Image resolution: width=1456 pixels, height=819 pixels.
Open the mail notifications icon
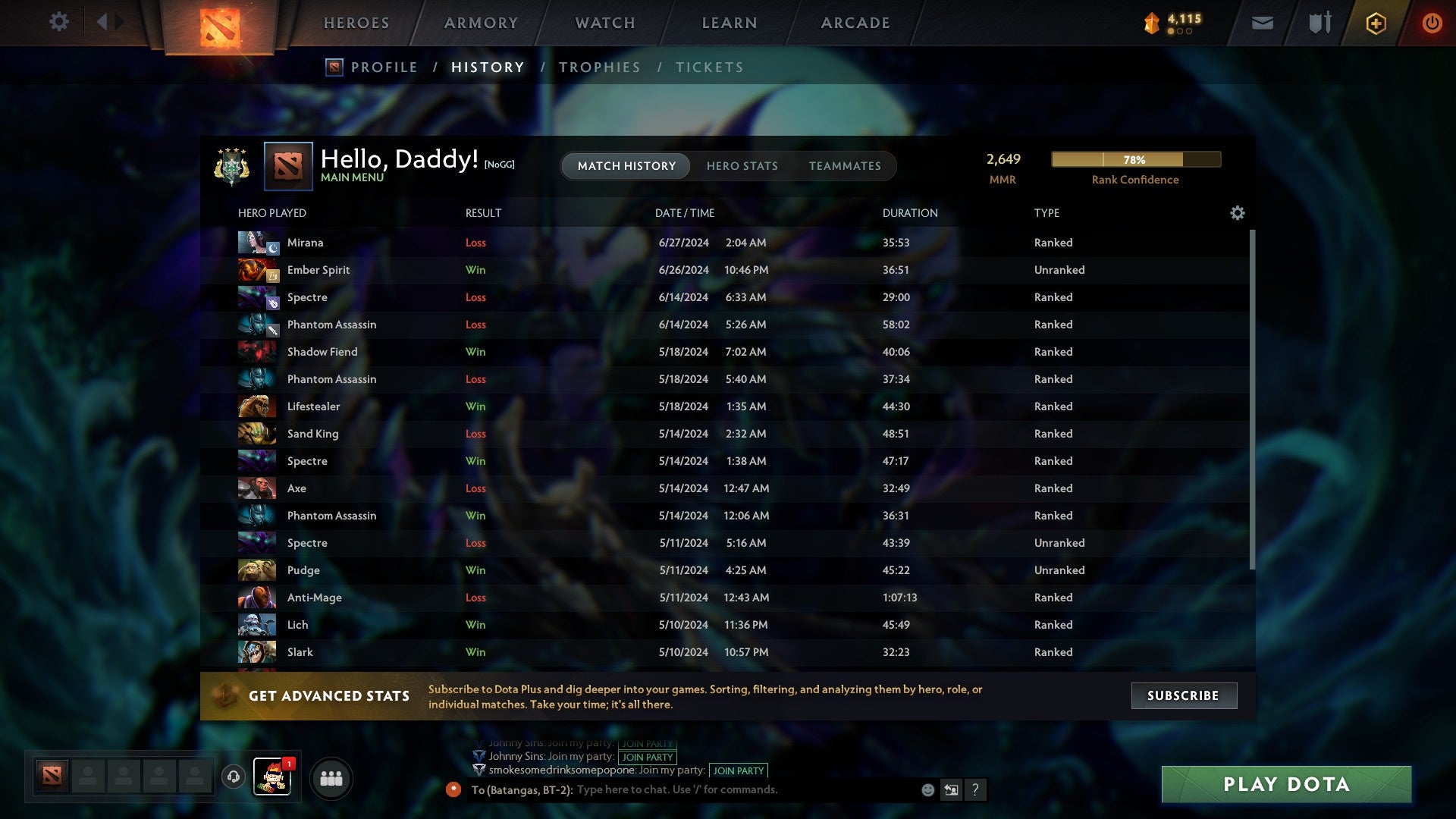(1263, 23)
